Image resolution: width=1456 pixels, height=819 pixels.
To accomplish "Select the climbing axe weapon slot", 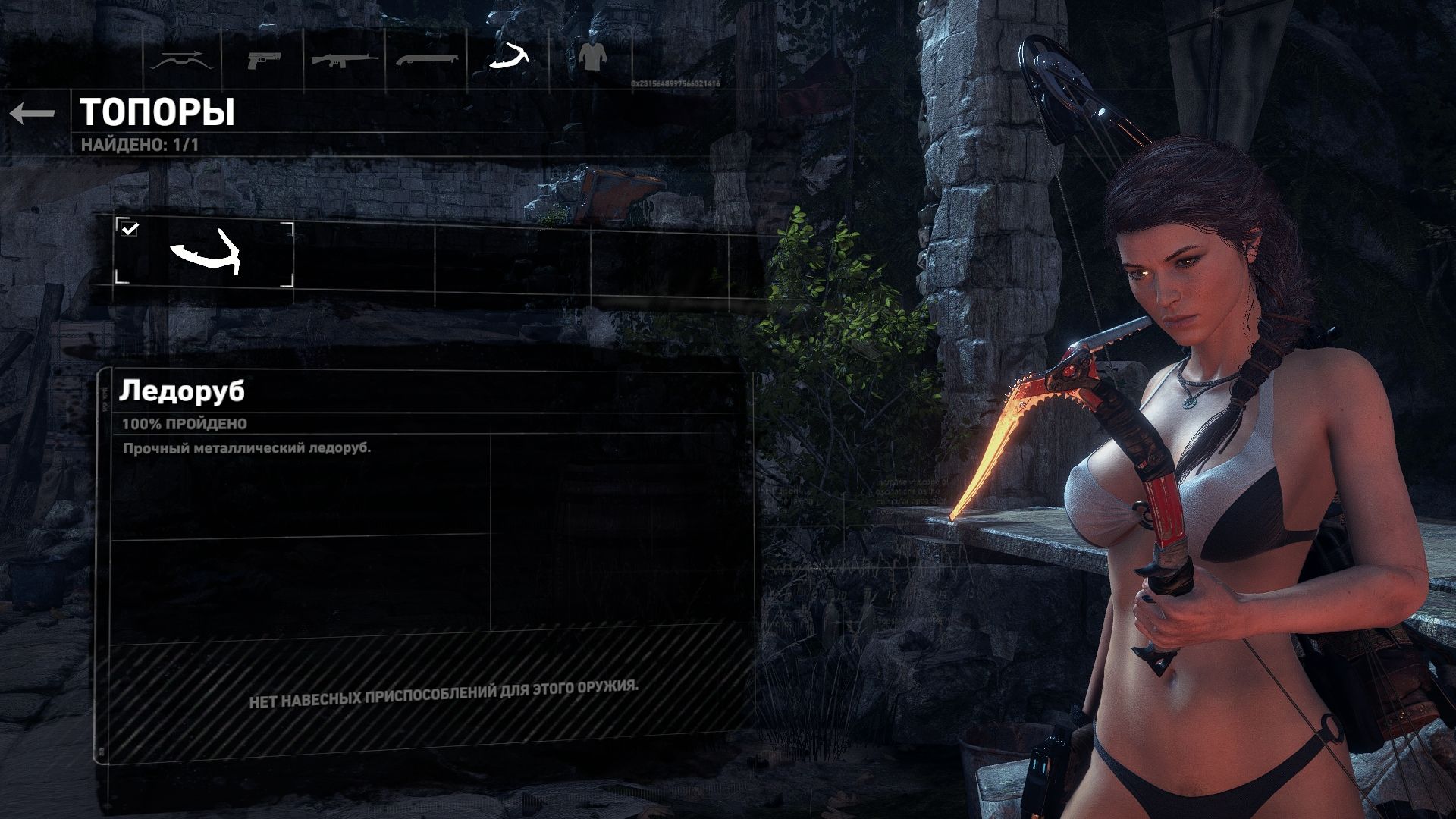I will tap(204, 255).
